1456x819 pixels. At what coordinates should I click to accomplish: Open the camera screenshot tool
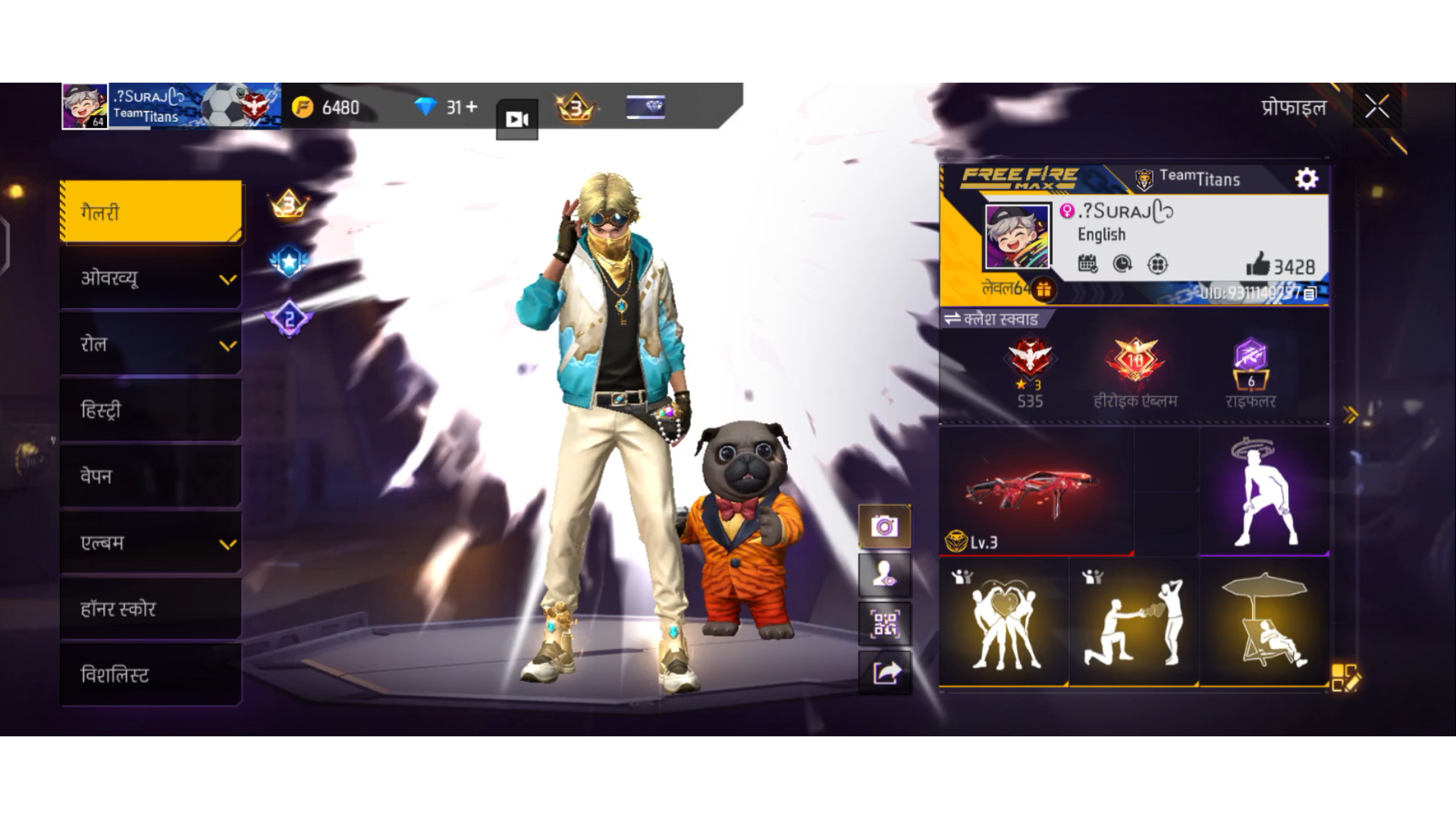click(885, 526)
